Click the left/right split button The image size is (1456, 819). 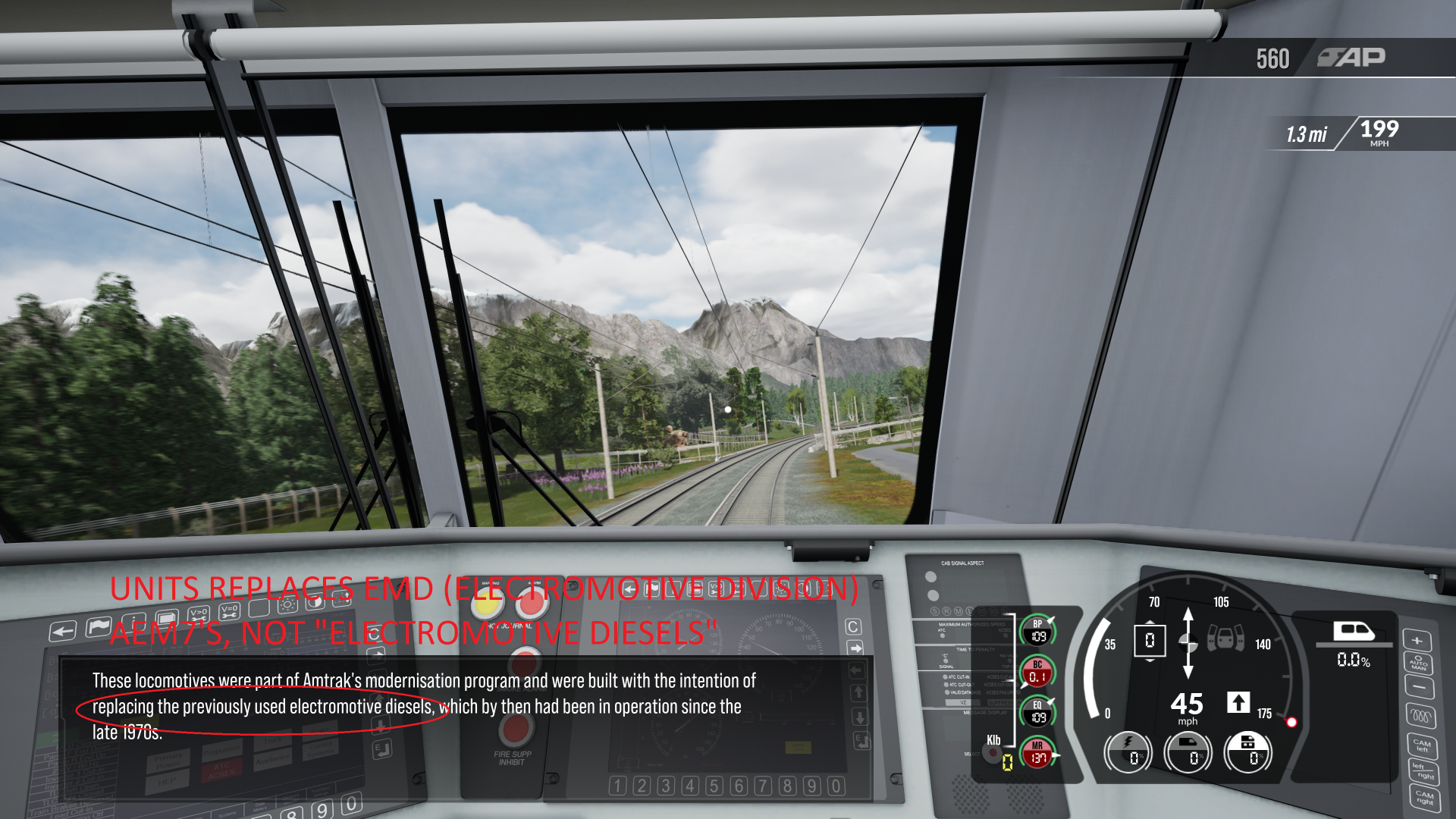tap(1423, 771)
